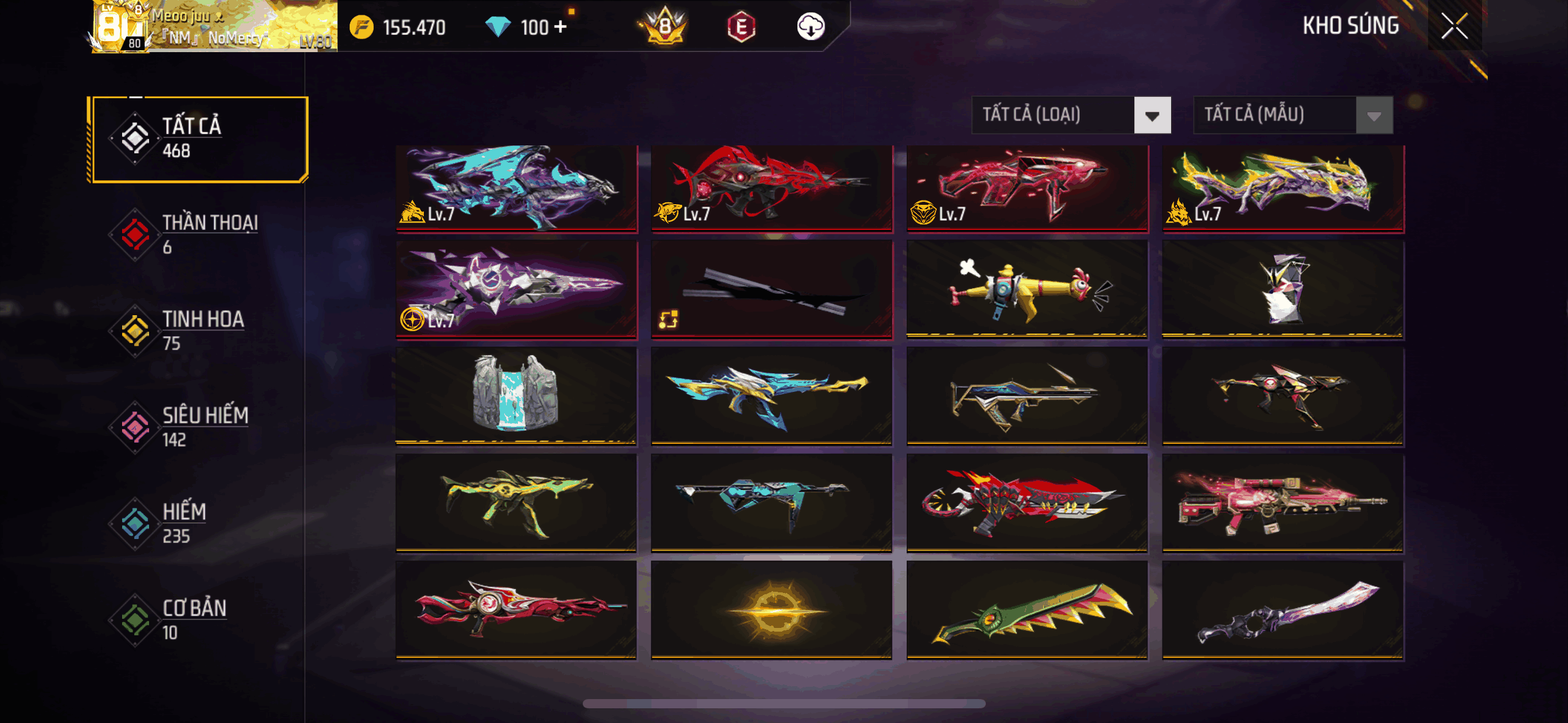The height and width of the screenshot is (723, 1568).
Task: Choose the purple and yellow dragon Lv.7 skin
Action: [x=1283, y=188]
